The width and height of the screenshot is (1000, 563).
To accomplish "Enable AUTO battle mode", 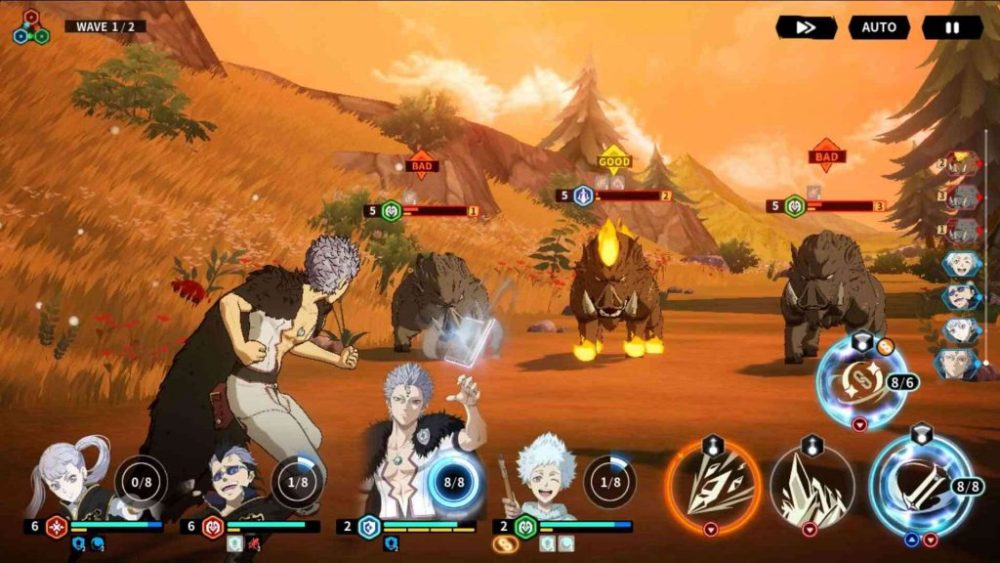I will coord(879,28).
